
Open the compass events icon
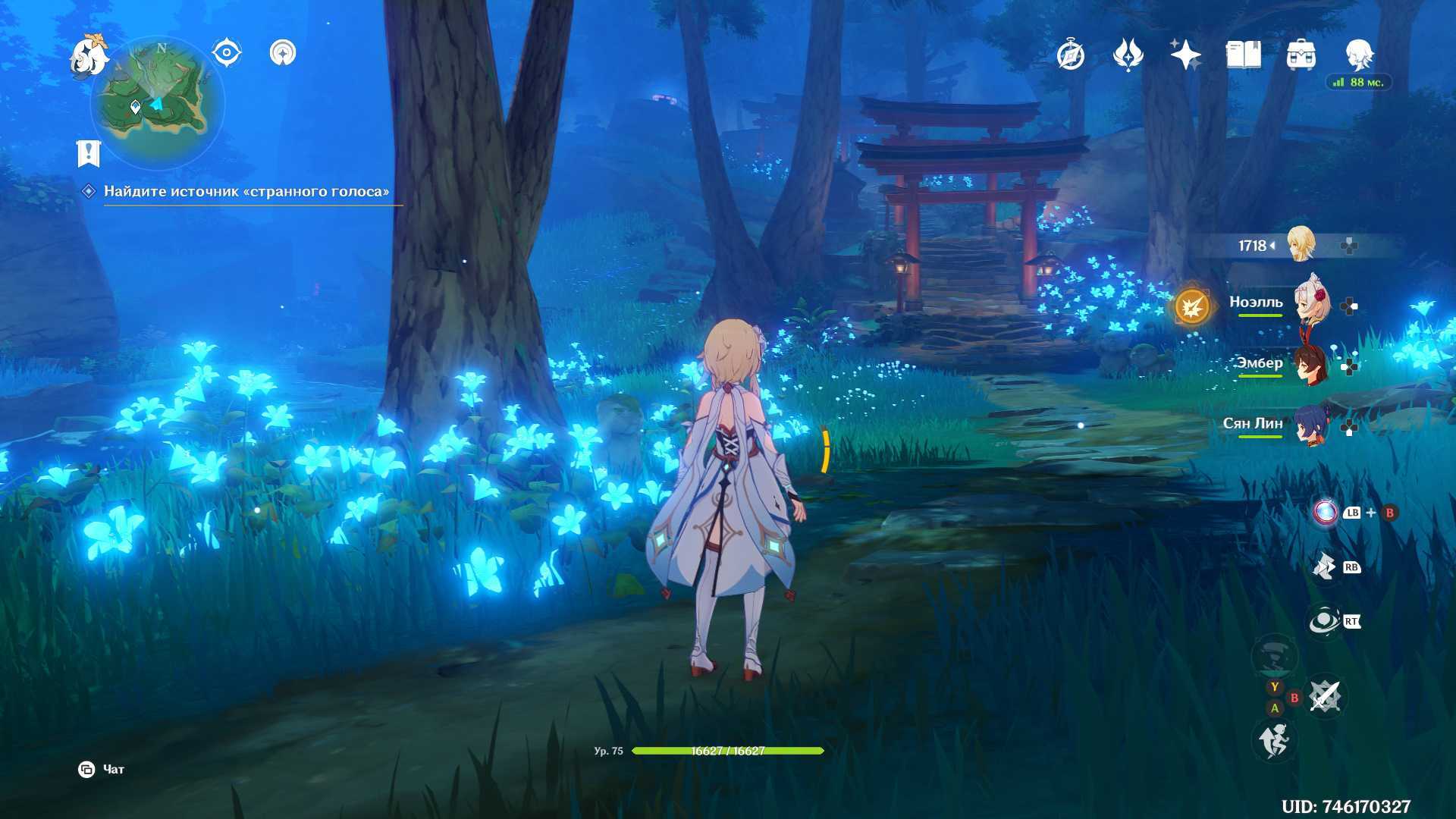[1071, 55]
